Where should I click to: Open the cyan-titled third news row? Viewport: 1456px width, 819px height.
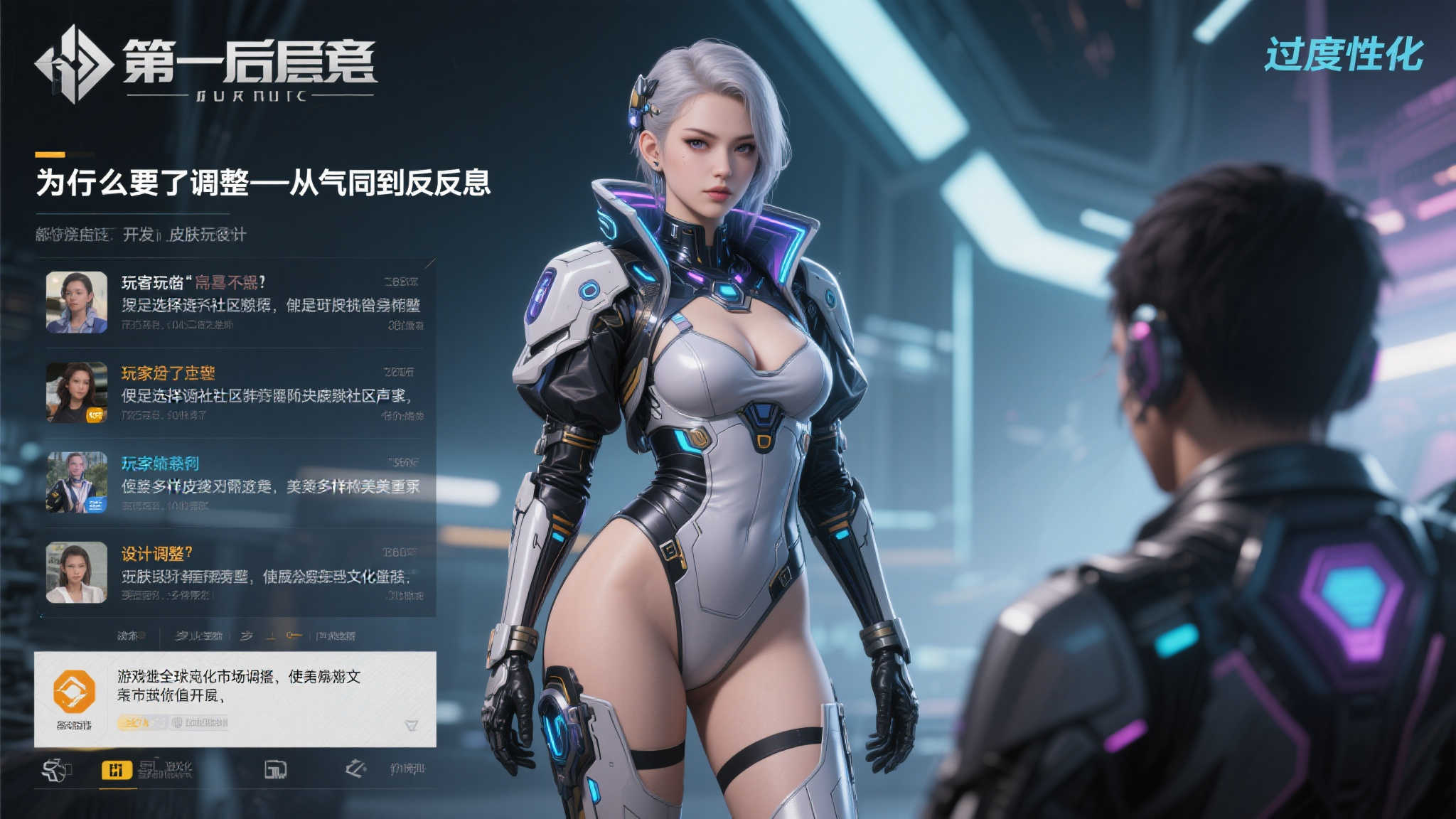click(x=235, y=482)
